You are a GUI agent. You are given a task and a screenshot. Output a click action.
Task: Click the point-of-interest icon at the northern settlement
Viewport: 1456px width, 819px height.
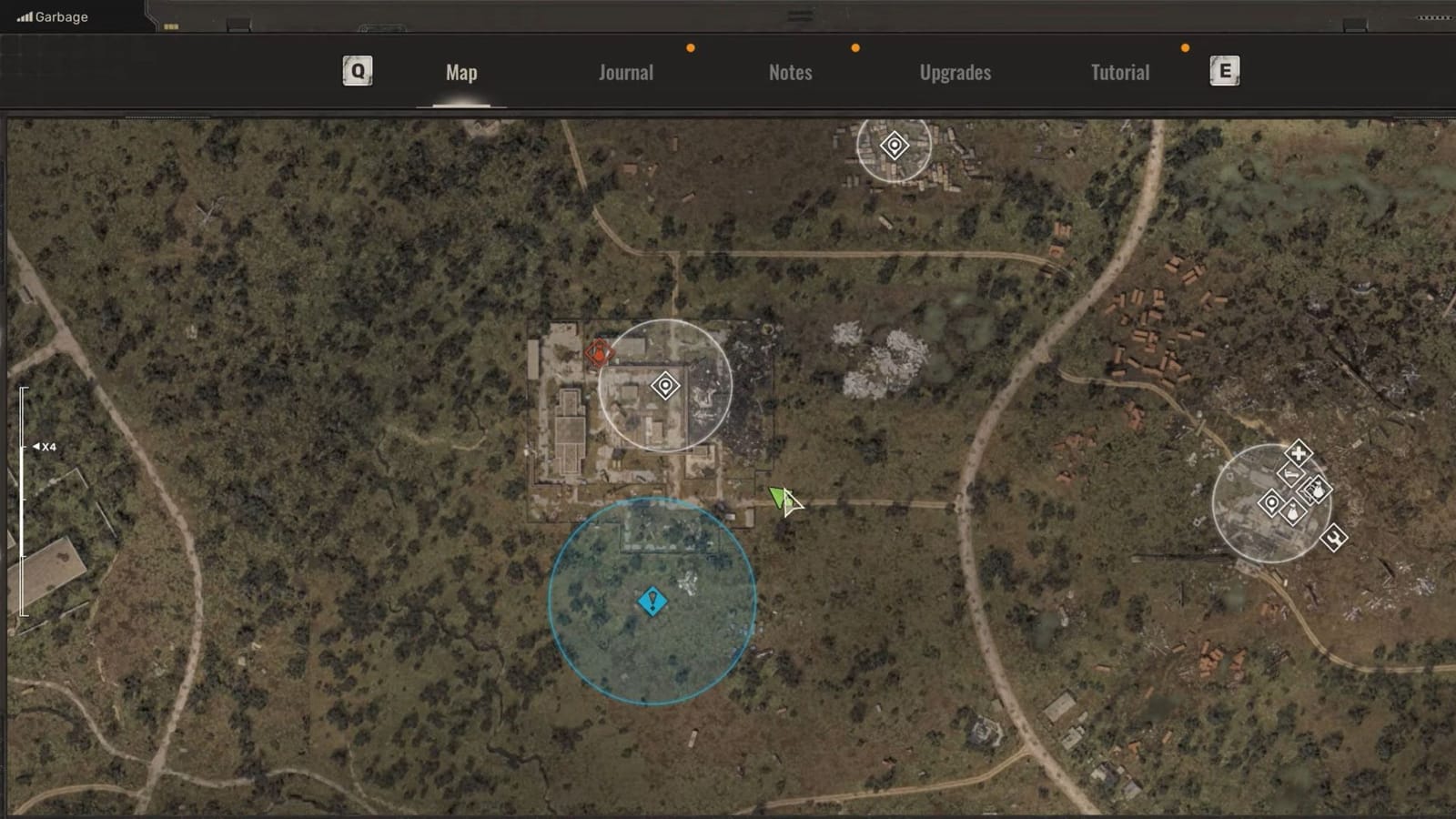coord(893,144)
